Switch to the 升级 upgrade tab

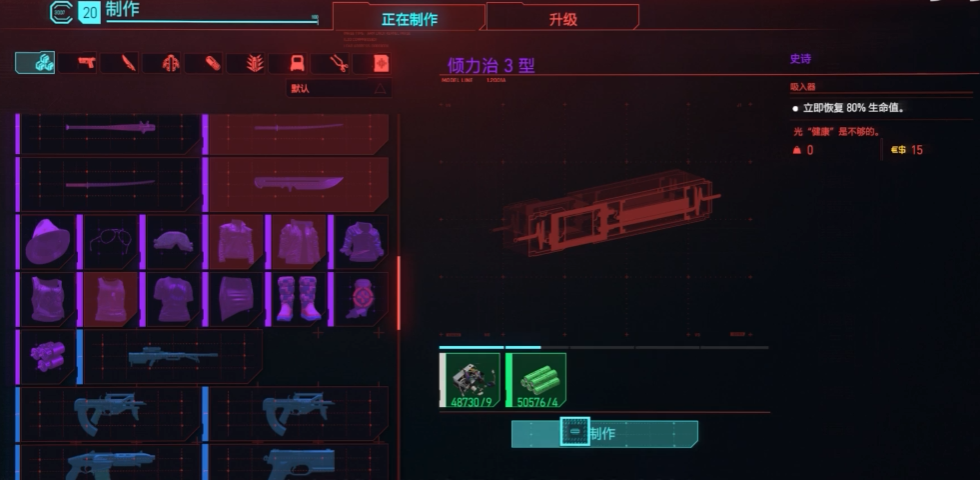(562, 18)
